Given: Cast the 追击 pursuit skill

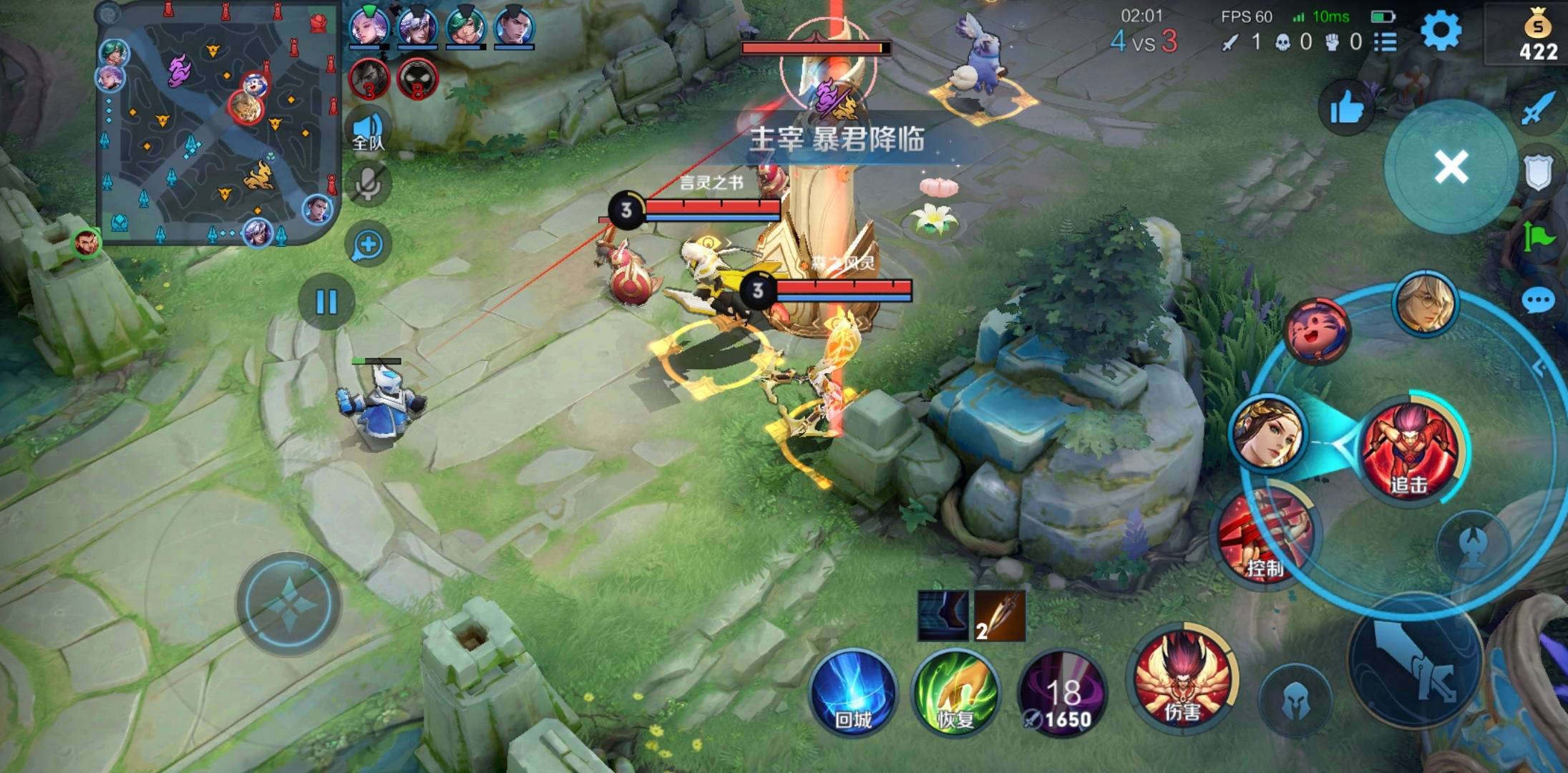Looking at the screenshot, I should coord(1409,450).
